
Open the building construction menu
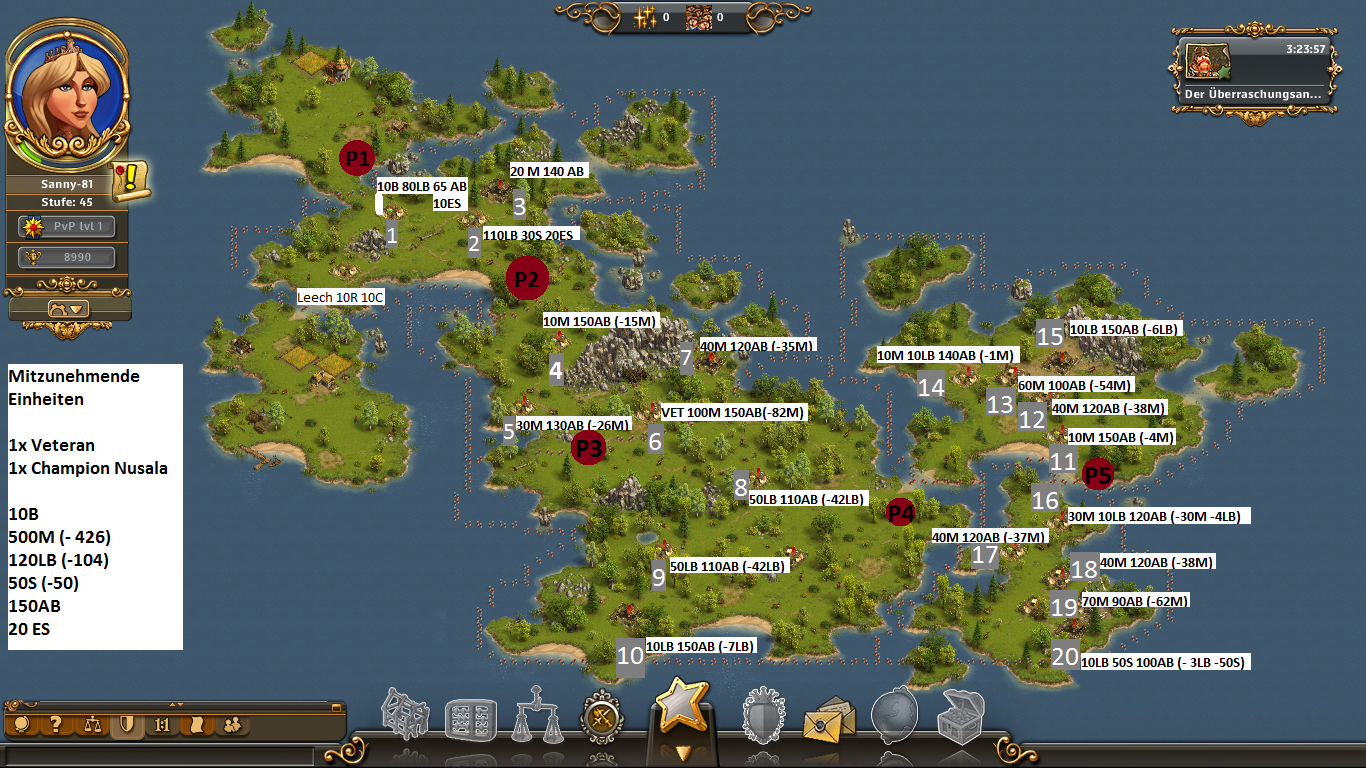coord(410,716)
